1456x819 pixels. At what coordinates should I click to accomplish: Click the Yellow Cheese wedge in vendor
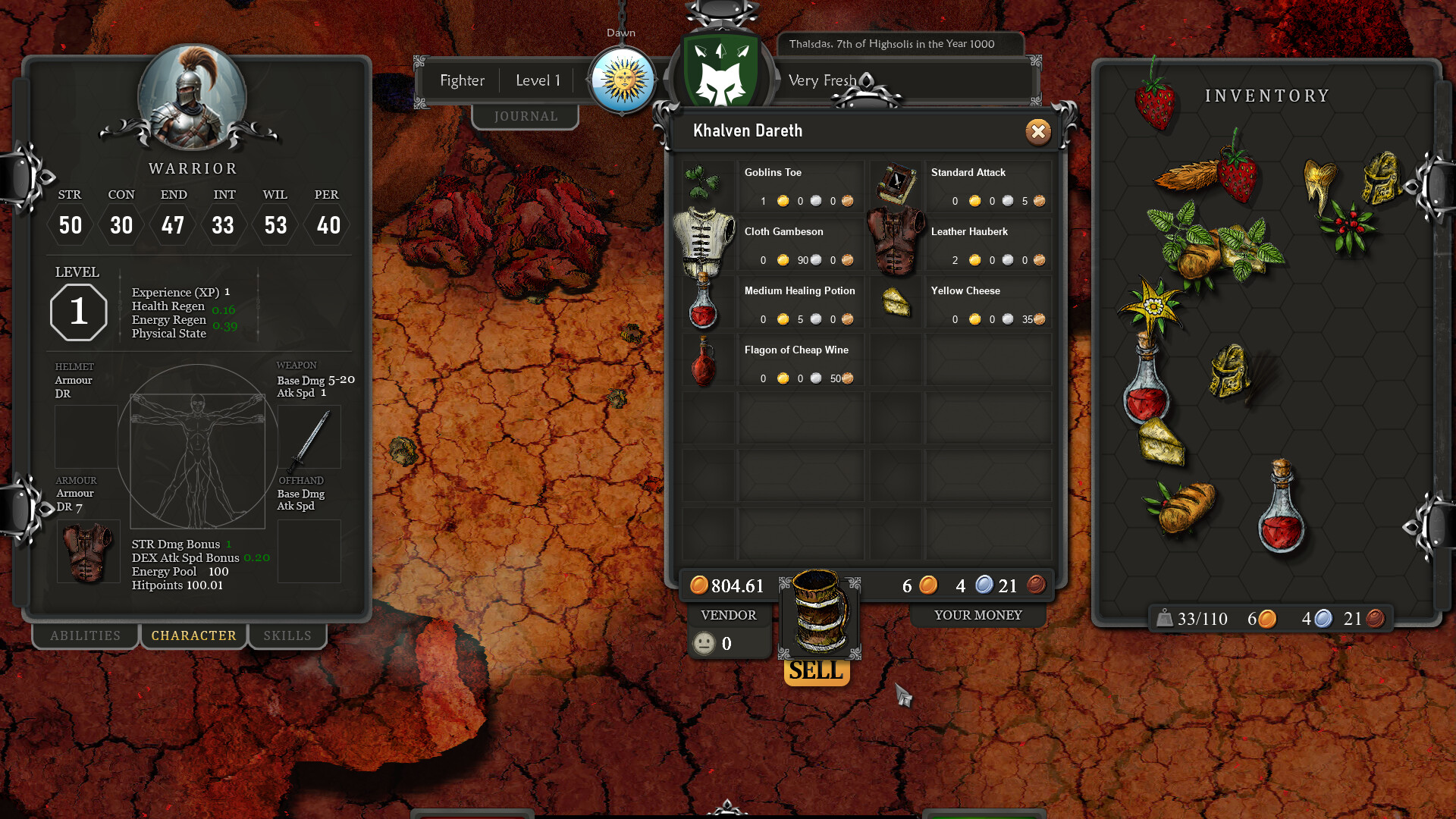895,303
